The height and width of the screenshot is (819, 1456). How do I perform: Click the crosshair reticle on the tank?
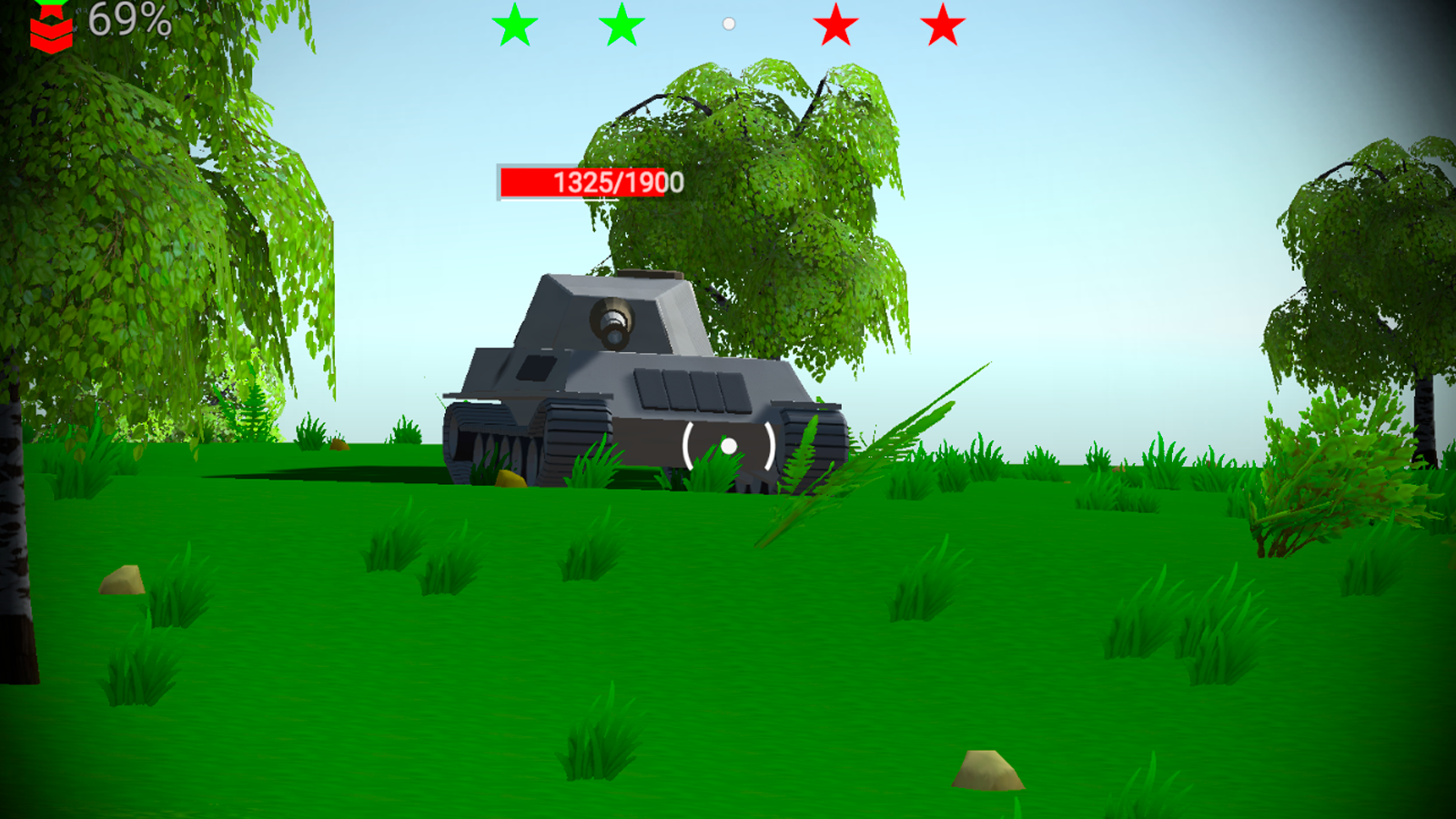pyautogui.click(x=727, y=447)
